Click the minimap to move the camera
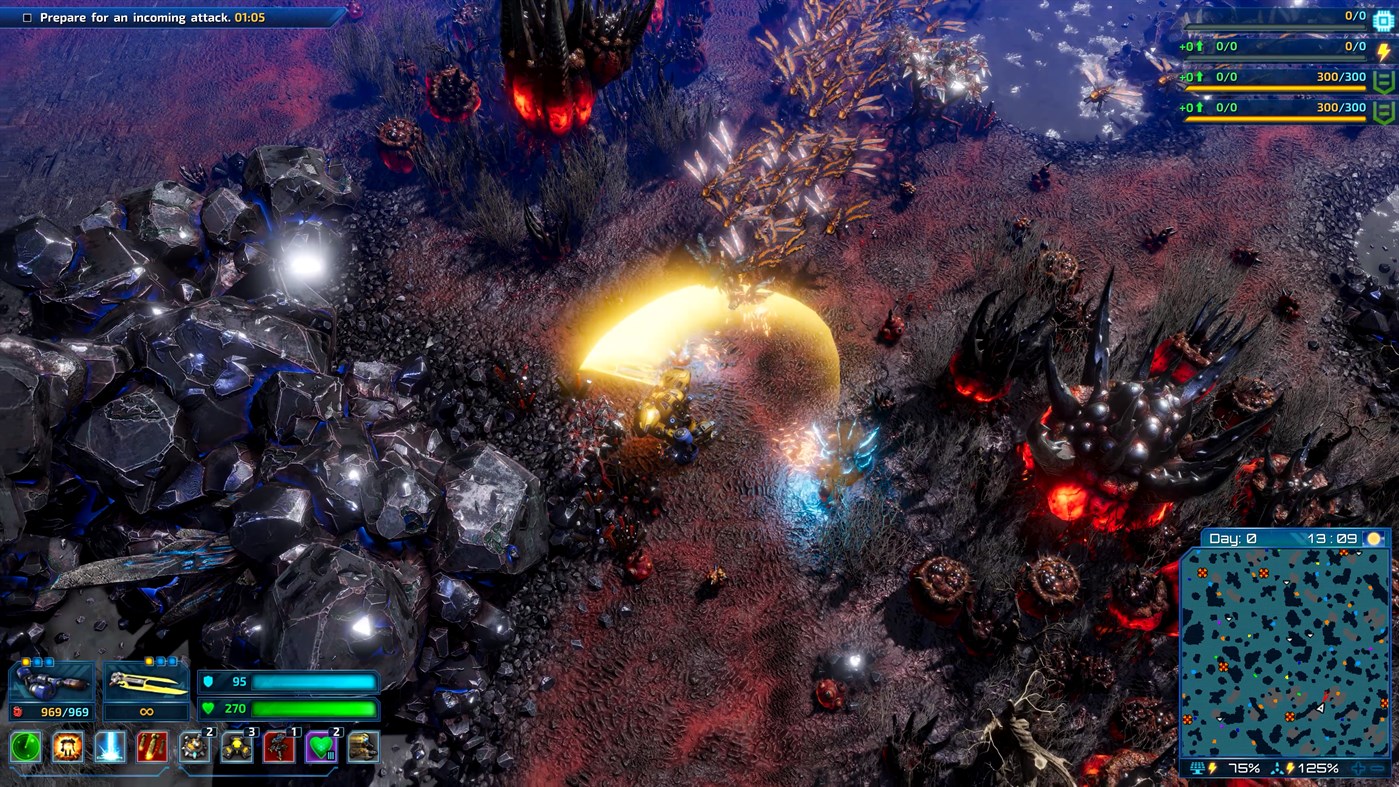This screenshot has height=787, width=1399. [1290, 650]
